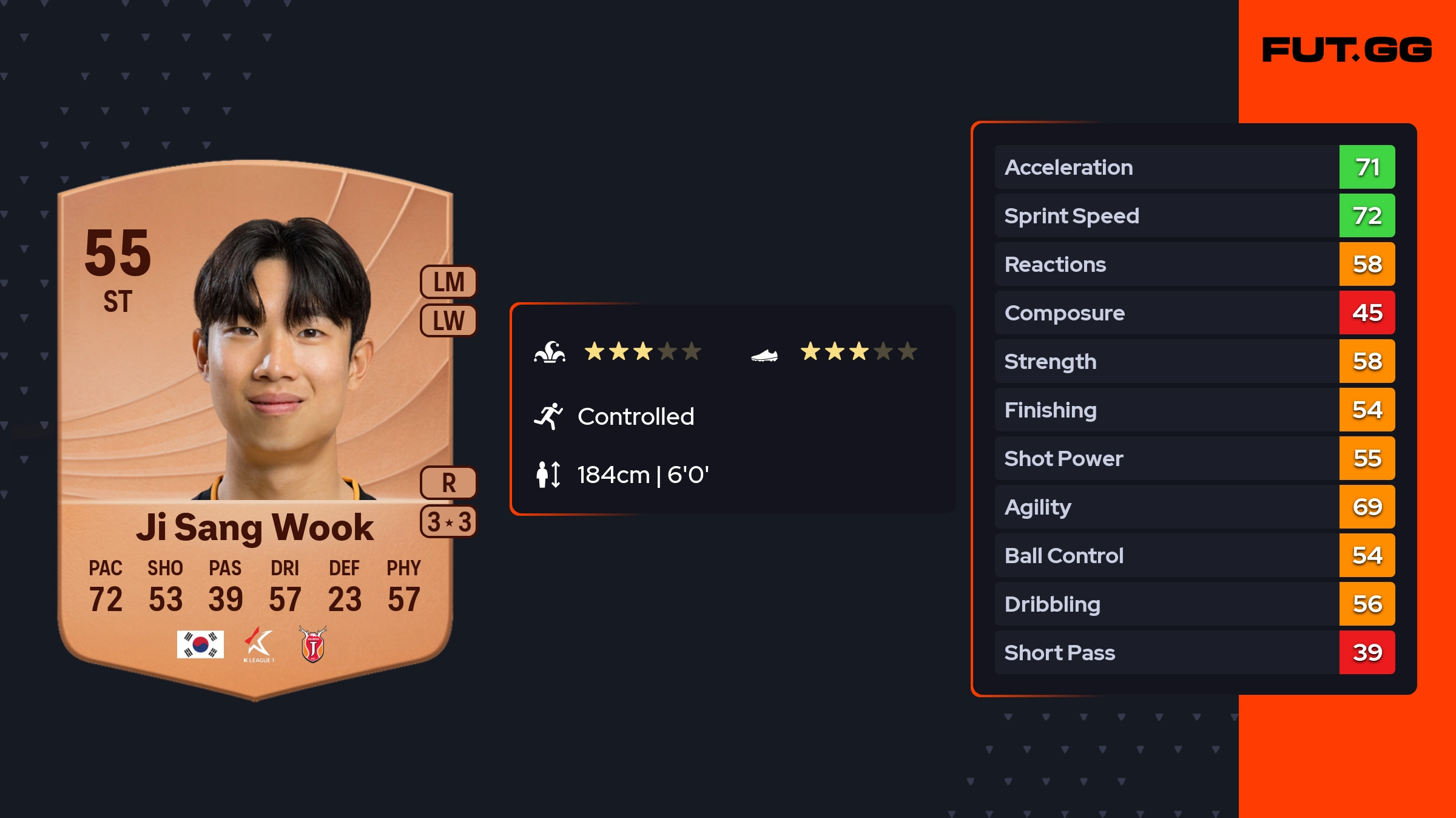Screen dimensions: 1456x818
Task: Click the Controlled acceleration type entry
Action: pos(635,417)
